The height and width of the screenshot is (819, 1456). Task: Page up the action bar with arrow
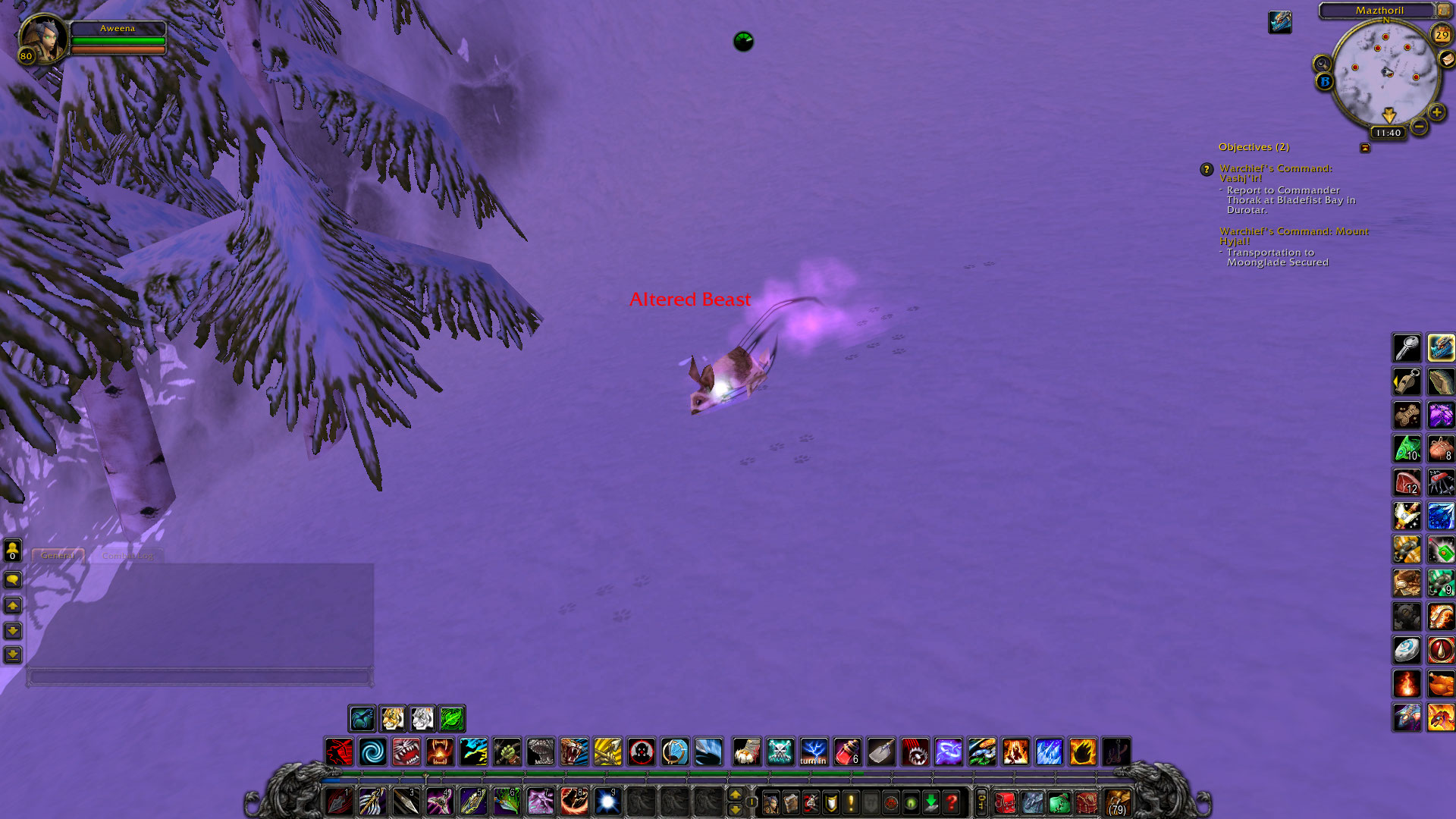pos(736,794)
